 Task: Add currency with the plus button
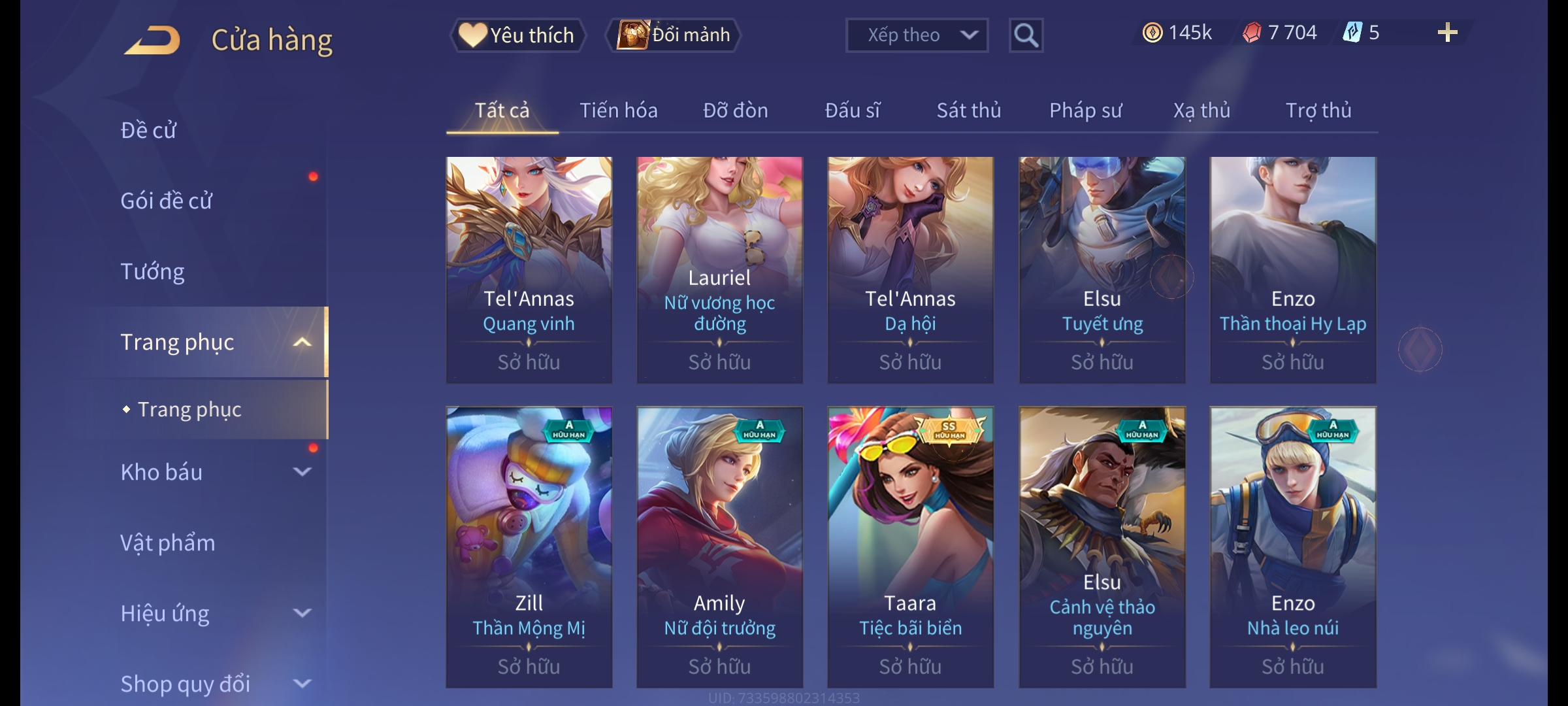click(x=1447, y=33)
